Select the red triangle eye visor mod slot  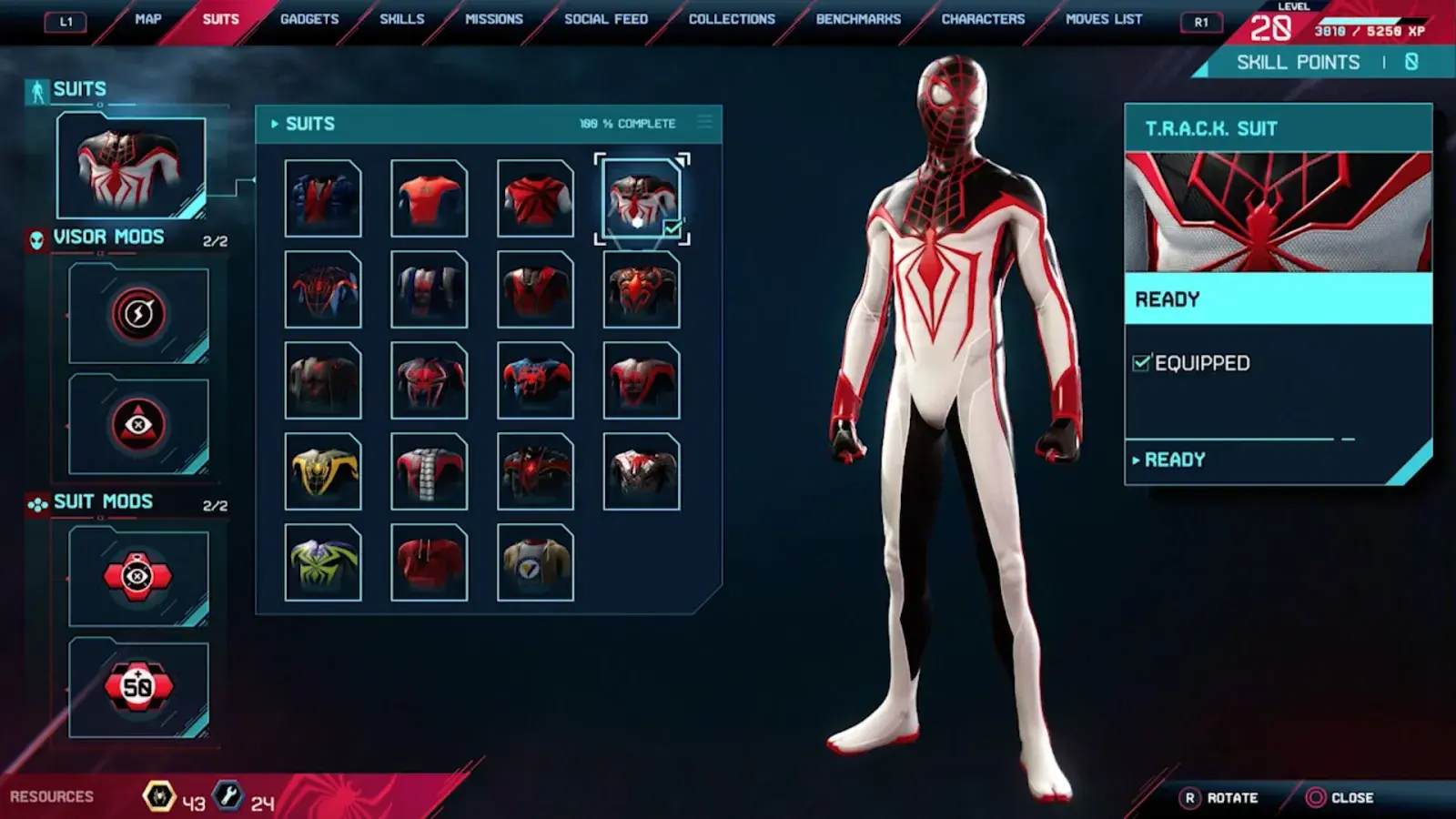point(138,424)
